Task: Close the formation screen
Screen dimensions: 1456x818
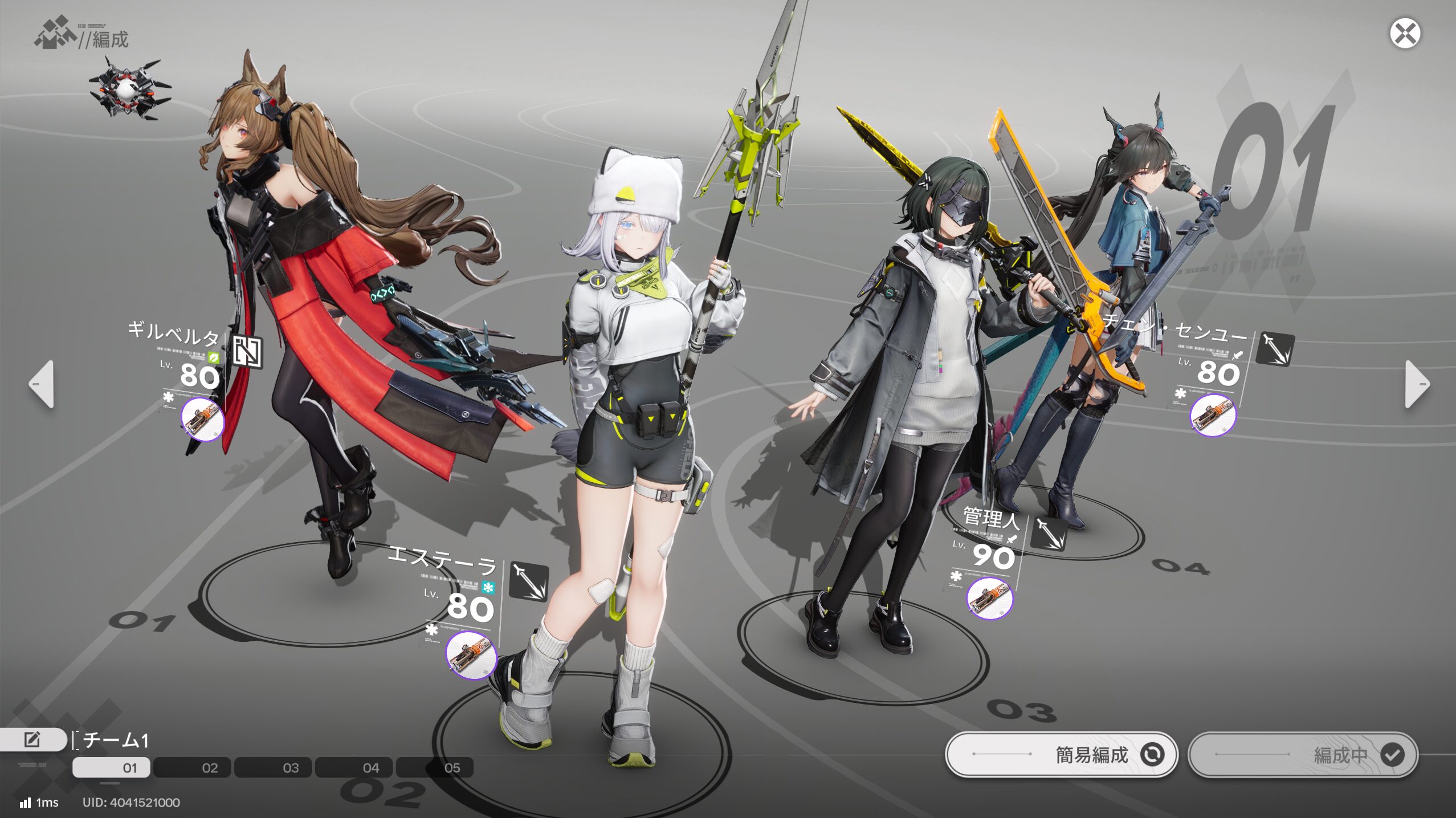Action: click(1405, 34)
